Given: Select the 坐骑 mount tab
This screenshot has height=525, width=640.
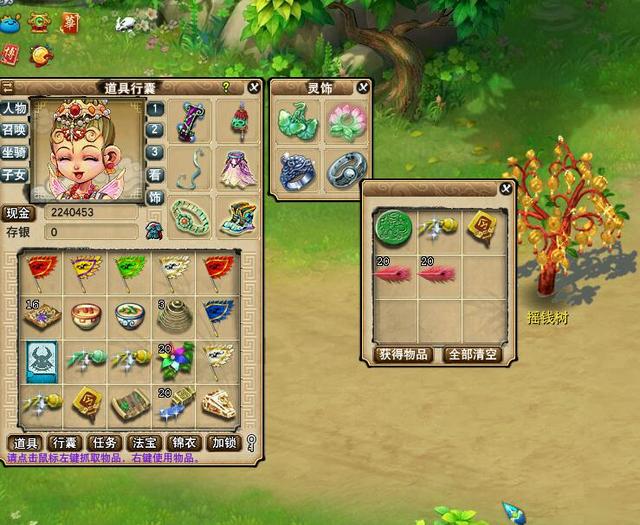Looking at the screenshot, I should point(14,152).
